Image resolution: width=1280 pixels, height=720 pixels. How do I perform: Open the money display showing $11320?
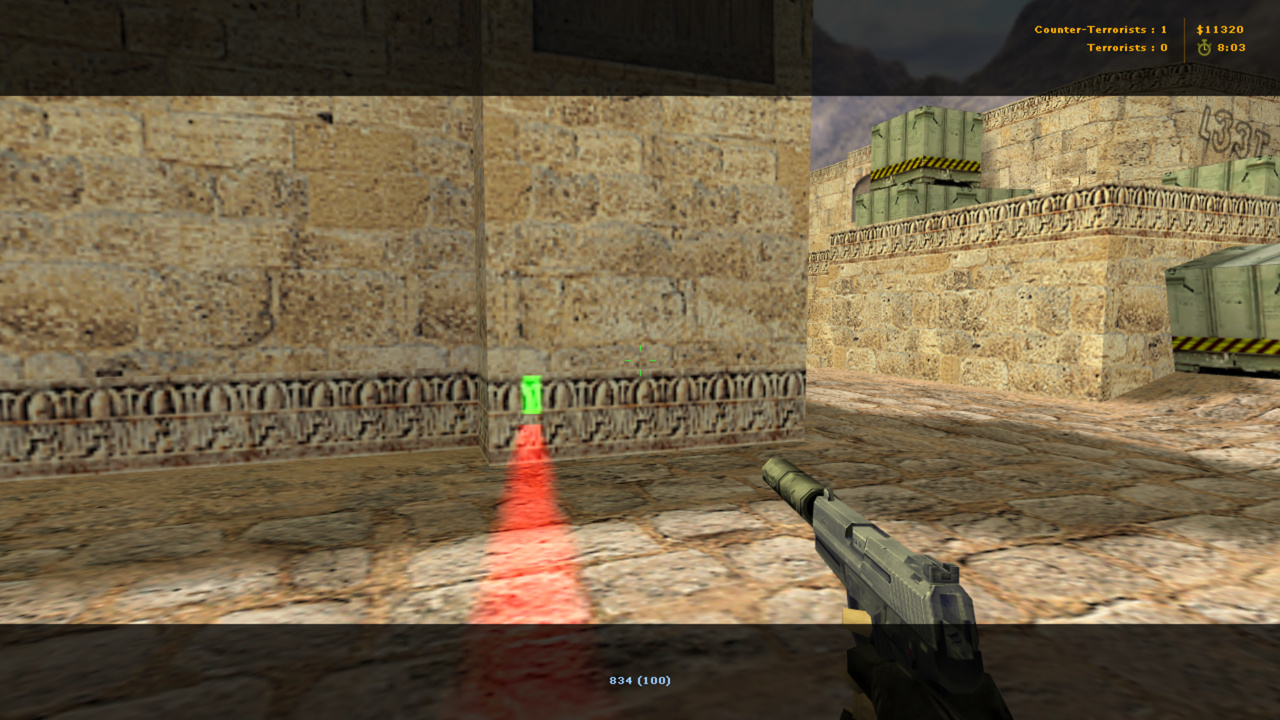point(1219,29)
